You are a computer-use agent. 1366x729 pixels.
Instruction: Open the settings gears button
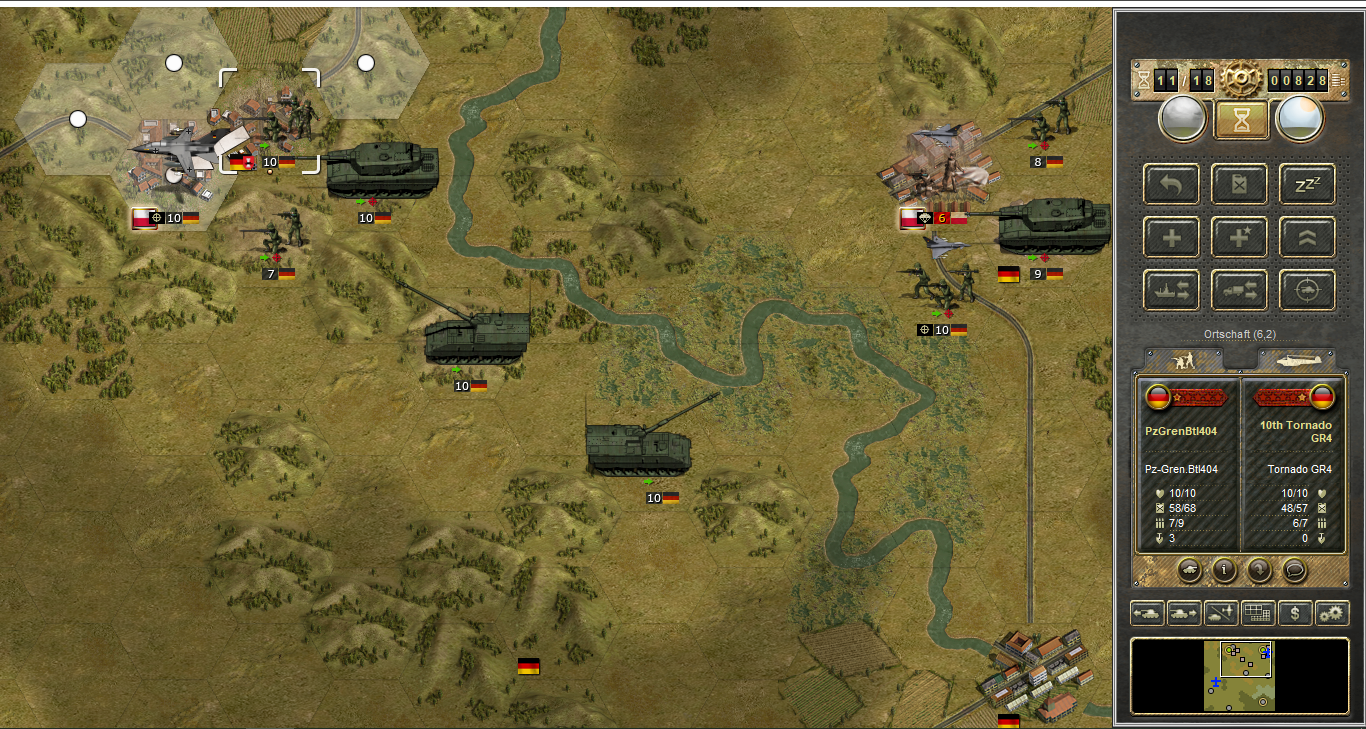[1332, 613]
